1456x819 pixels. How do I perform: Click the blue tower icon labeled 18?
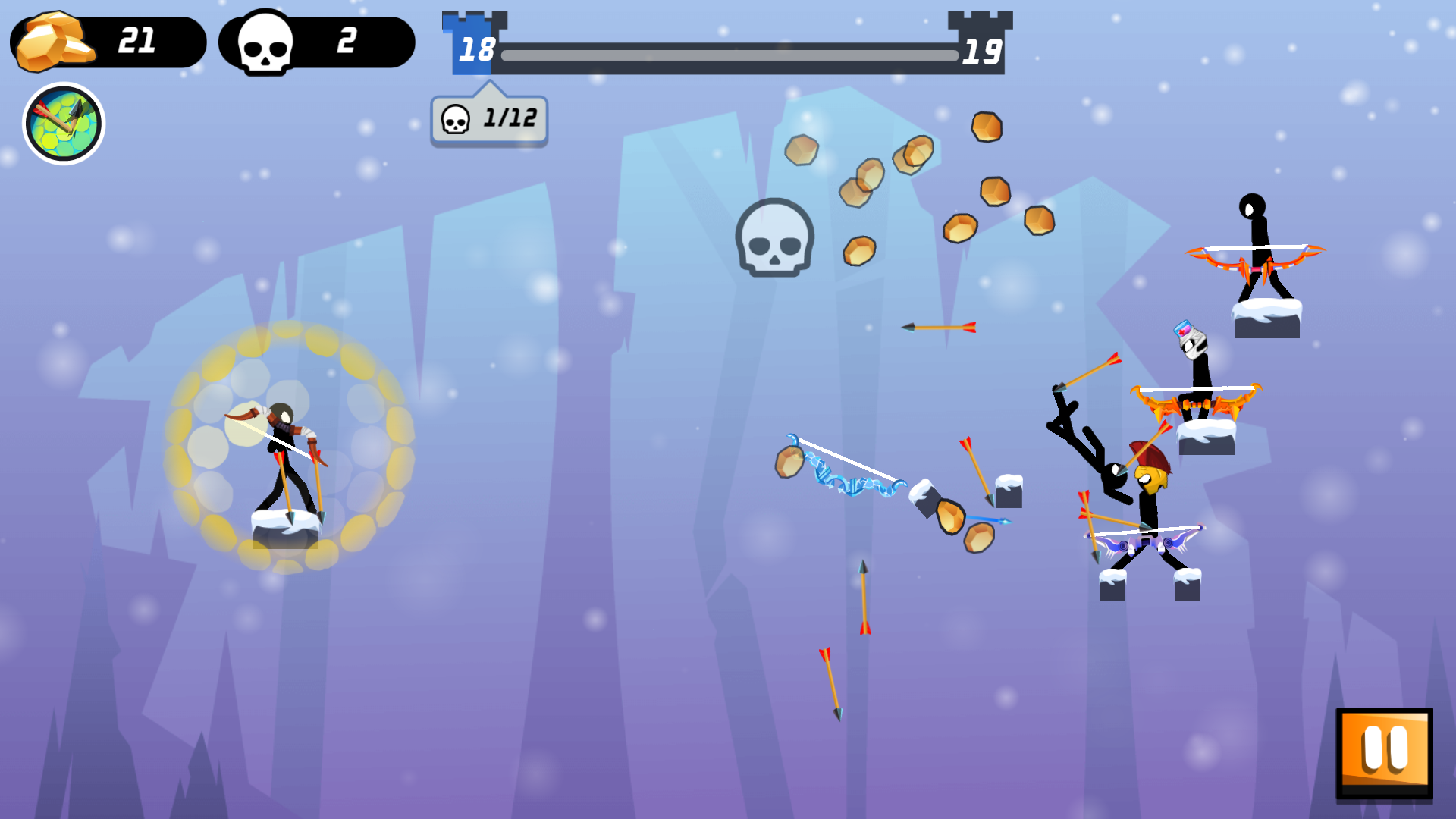(470, 45)
